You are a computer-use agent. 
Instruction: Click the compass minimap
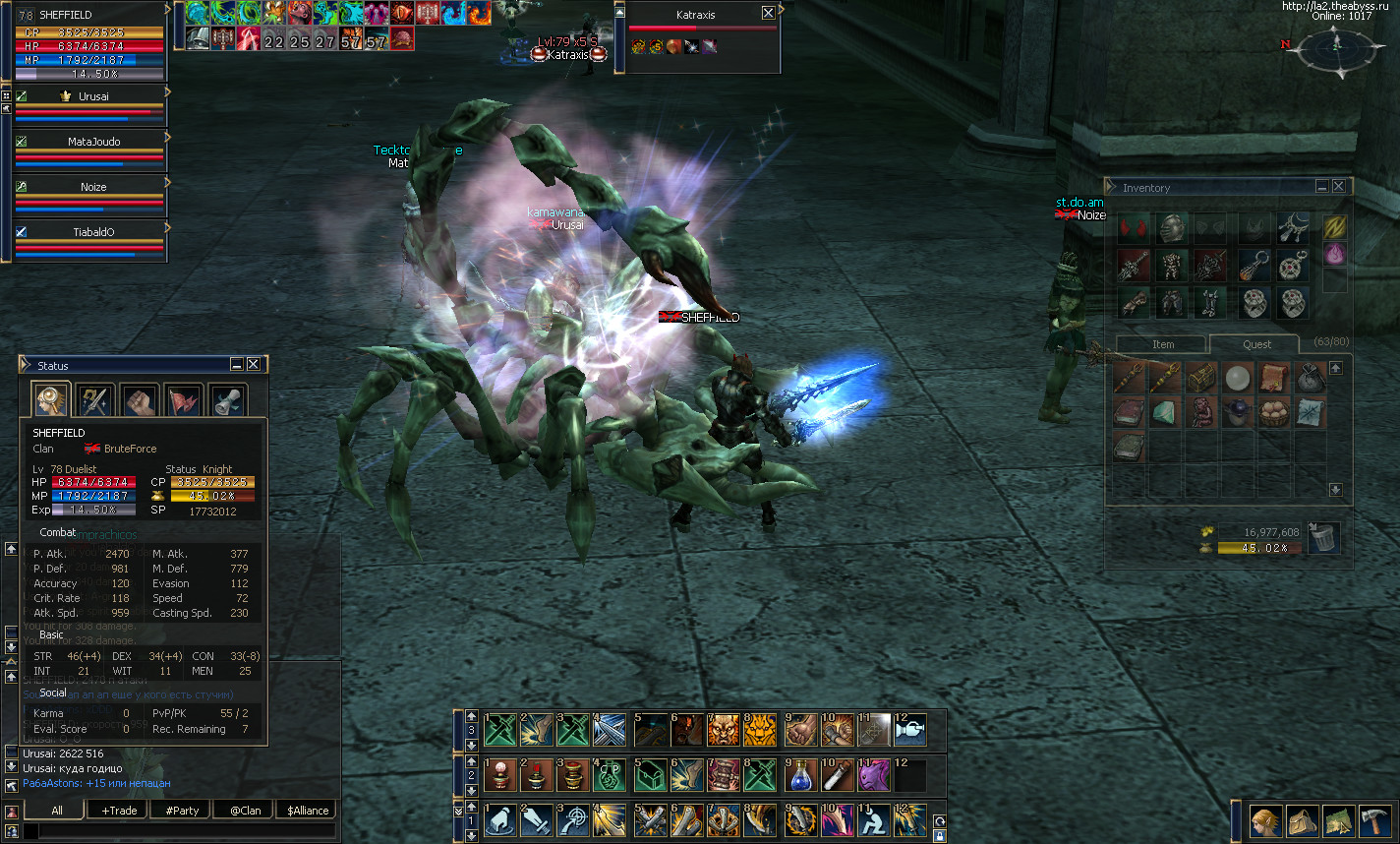click(1333, 45)
